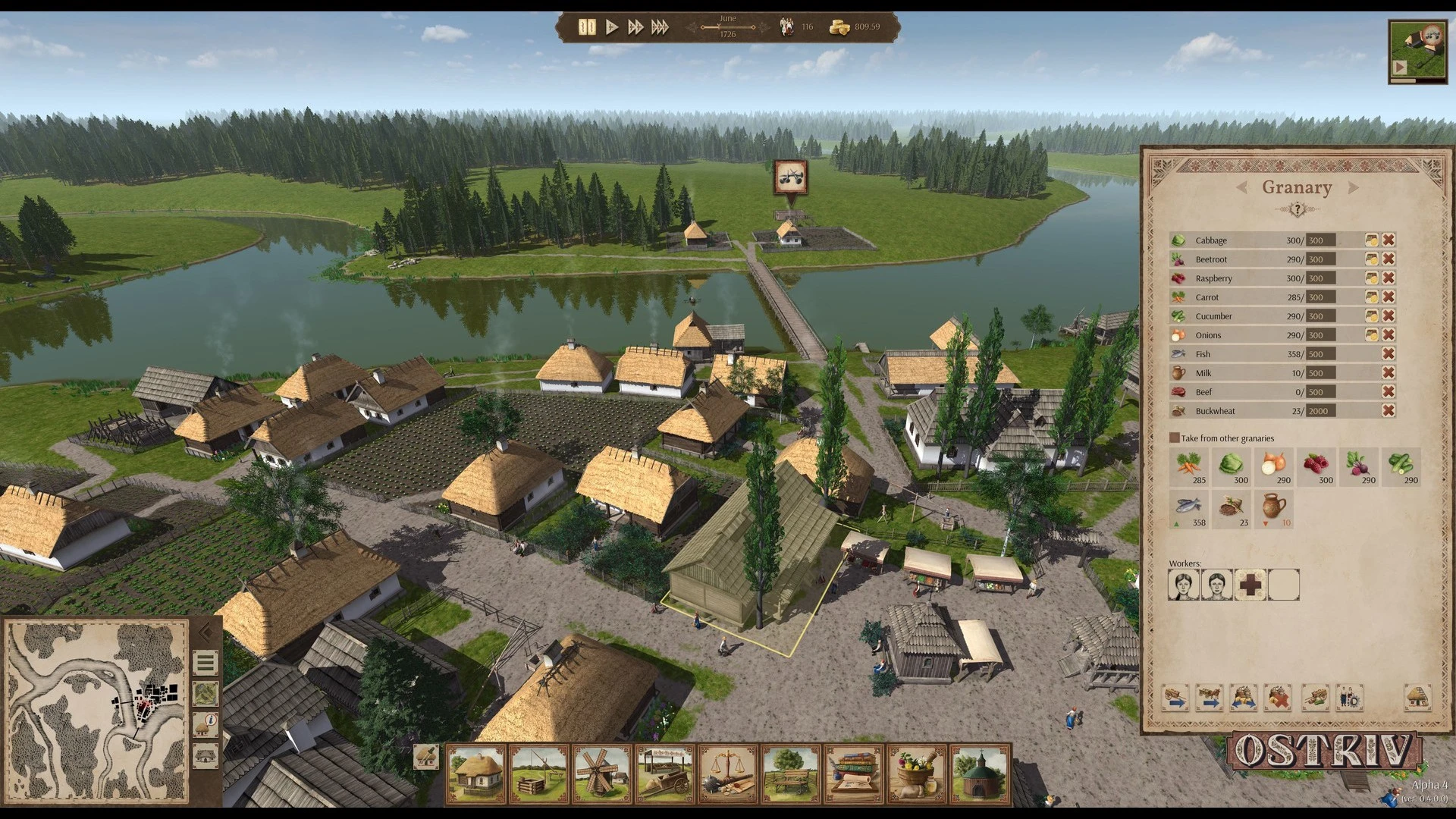
Task: Click the Milk storage limit field
Action: click(1321, 373)
